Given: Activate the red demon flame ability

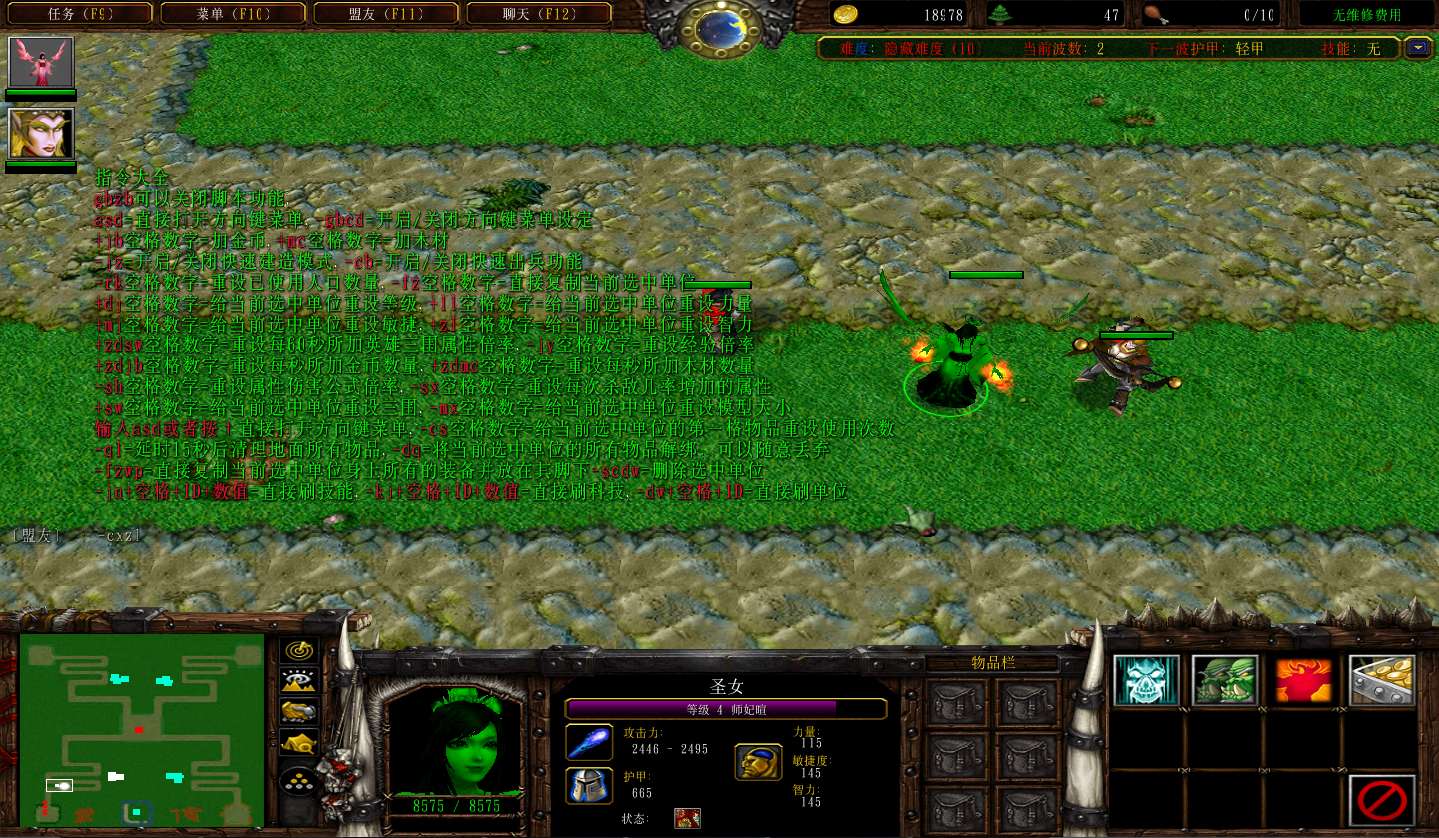Looking at the screenshot, I should (x=1303, y=681).
